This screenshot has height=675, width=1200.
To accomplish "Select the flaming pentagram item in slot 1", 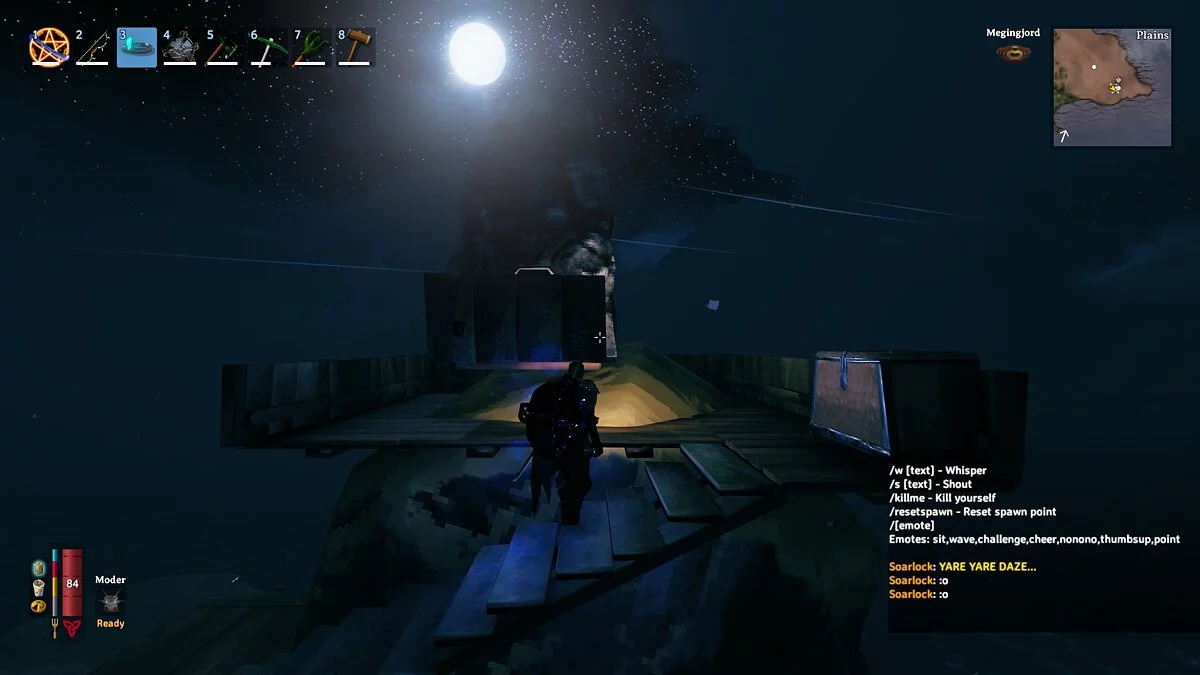I will (49, 47).
